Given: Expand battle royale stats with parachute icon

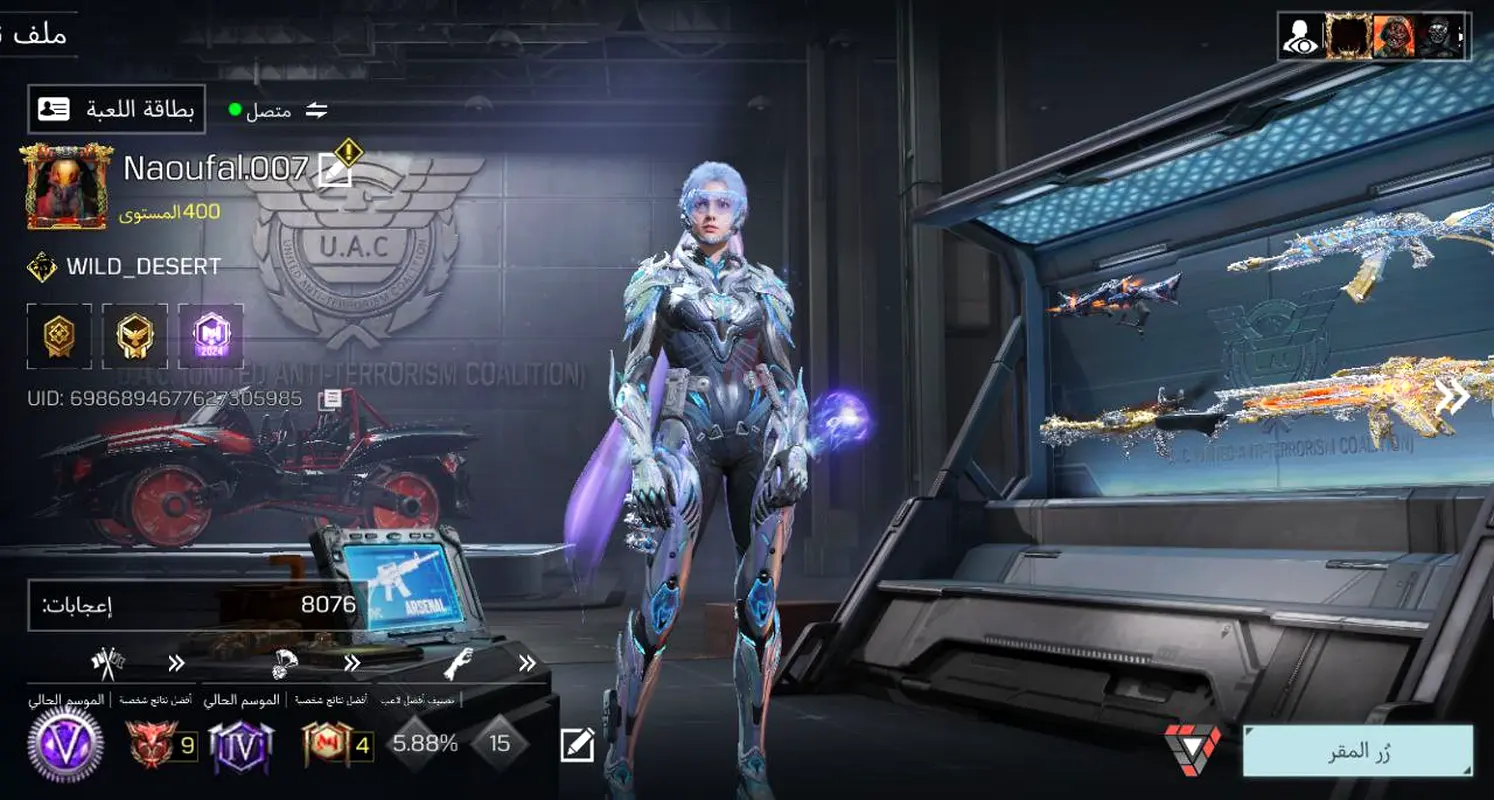Looking at the screenshot, I should pos(352,662).
